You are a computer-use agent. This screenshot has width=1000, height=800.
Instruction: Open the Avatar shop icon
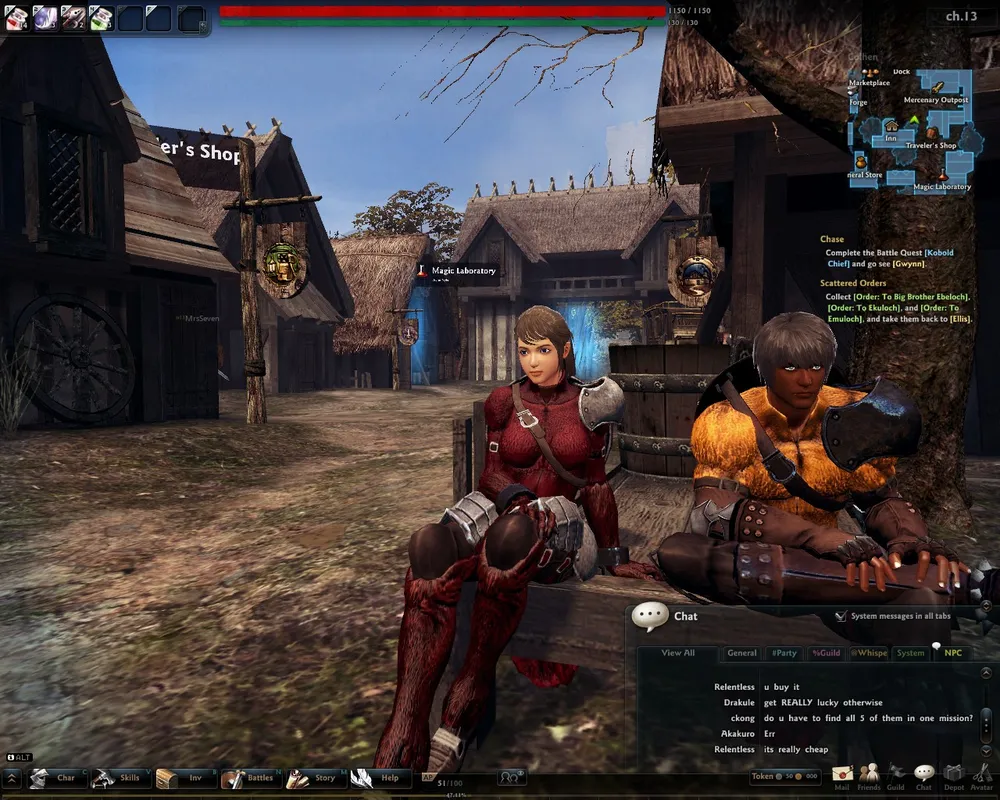(981, 775)
